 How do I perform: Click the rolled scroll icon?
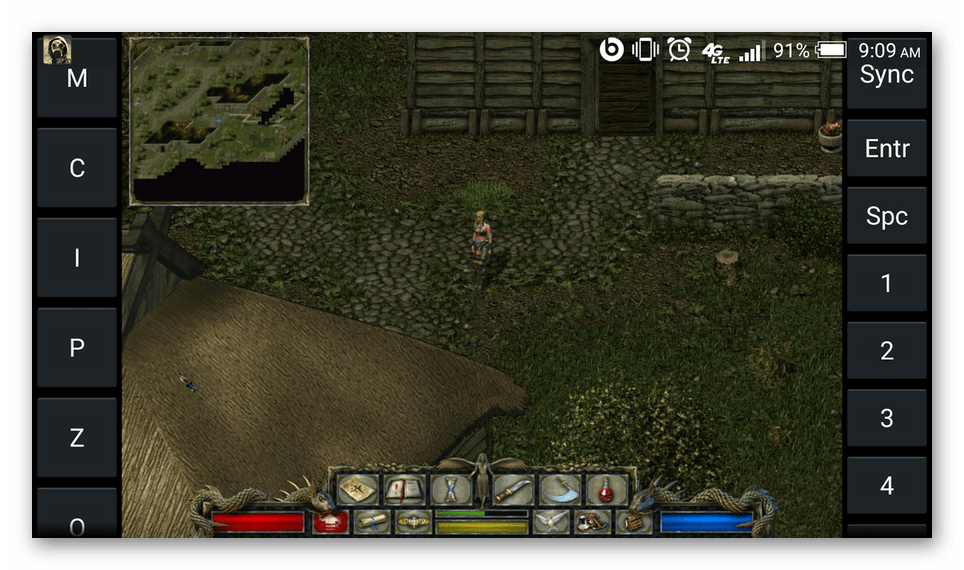pyautogui.click(x=371, y=521)
